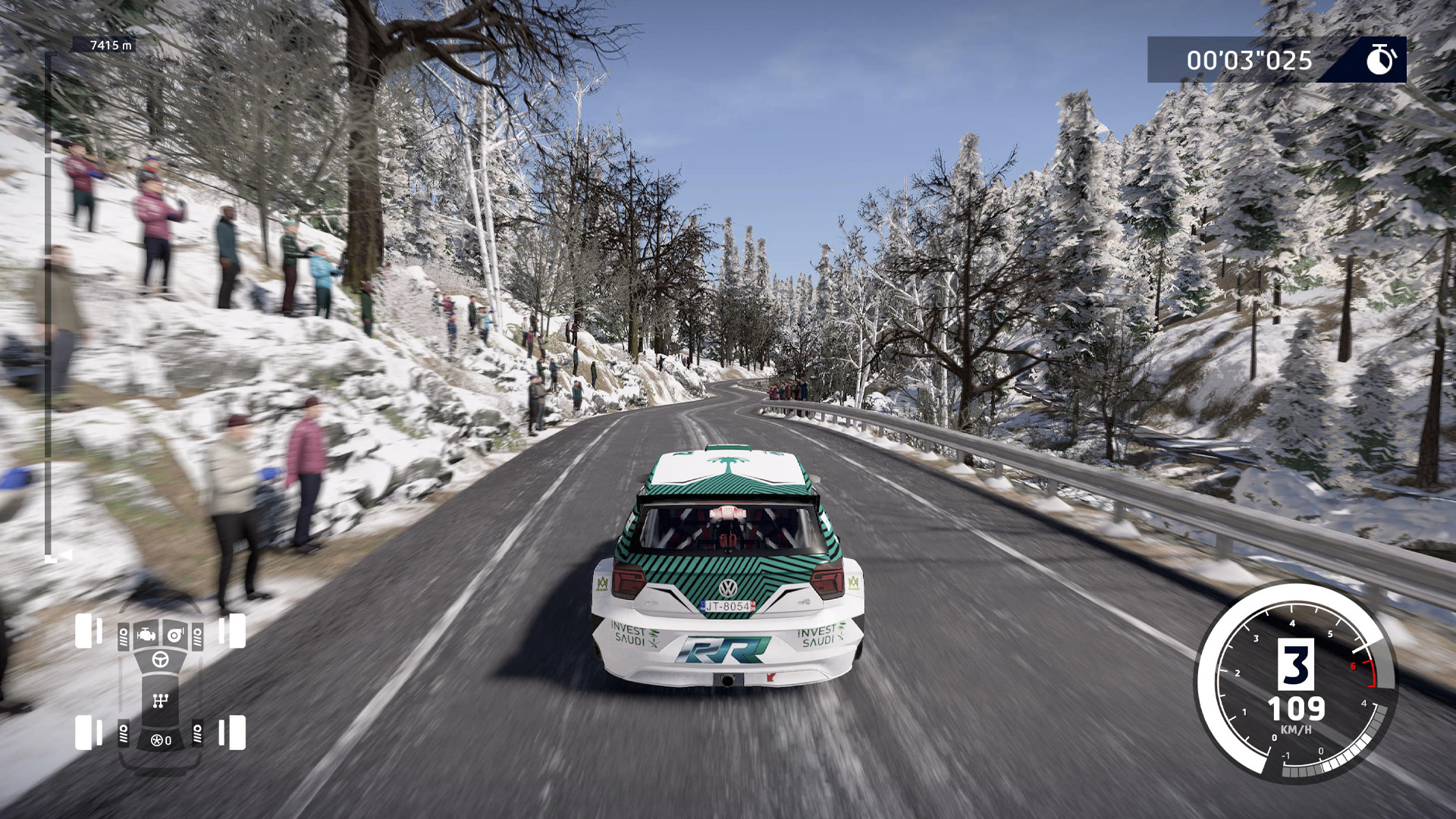Image resolution: width=1456 pixels, height=819 pixels.
Task: Click the engine damage icon
Action: pyautogui.click(x=146, y=635)
